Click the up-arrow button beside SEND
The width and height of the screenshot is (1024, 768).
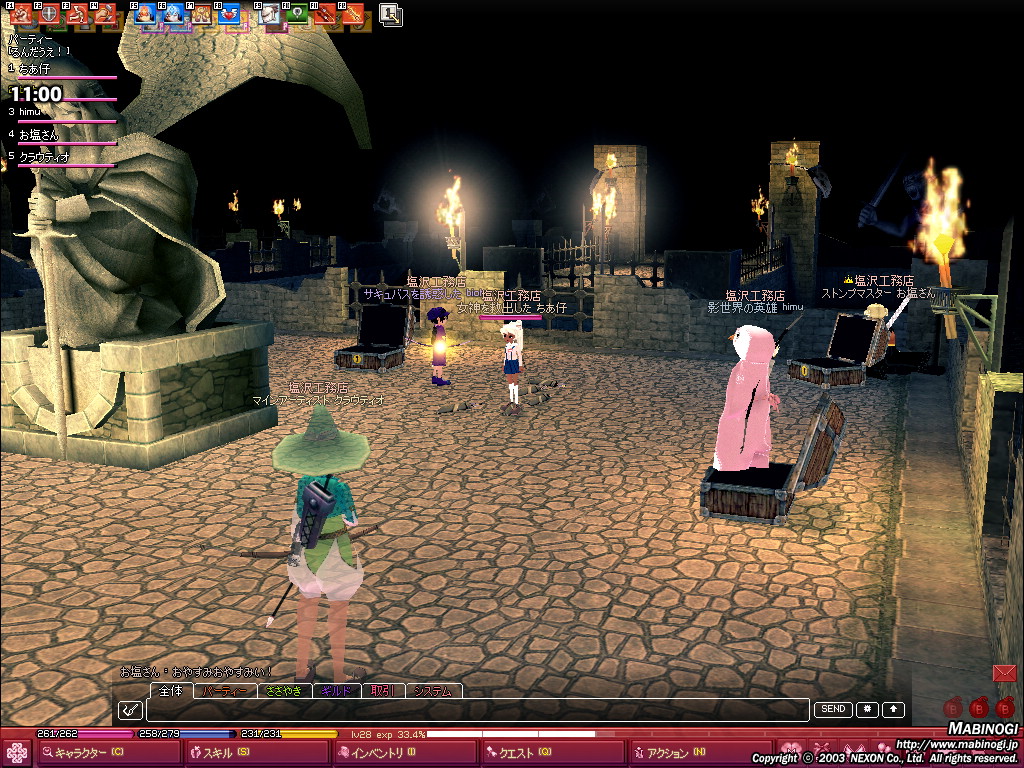(893, 709)
